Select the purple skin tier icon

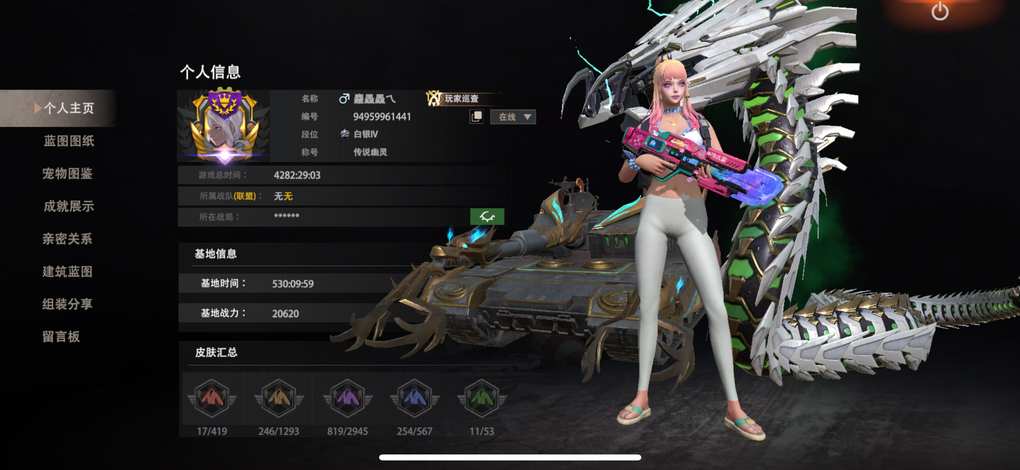tap(346, 399)
